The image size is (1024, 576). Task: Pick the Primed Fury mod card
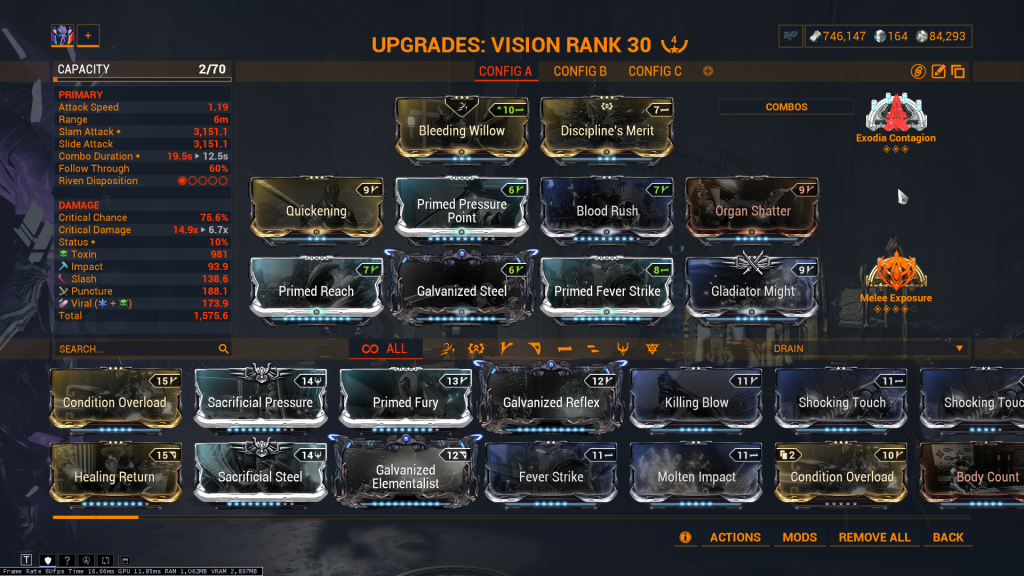[x=405, y=402]
